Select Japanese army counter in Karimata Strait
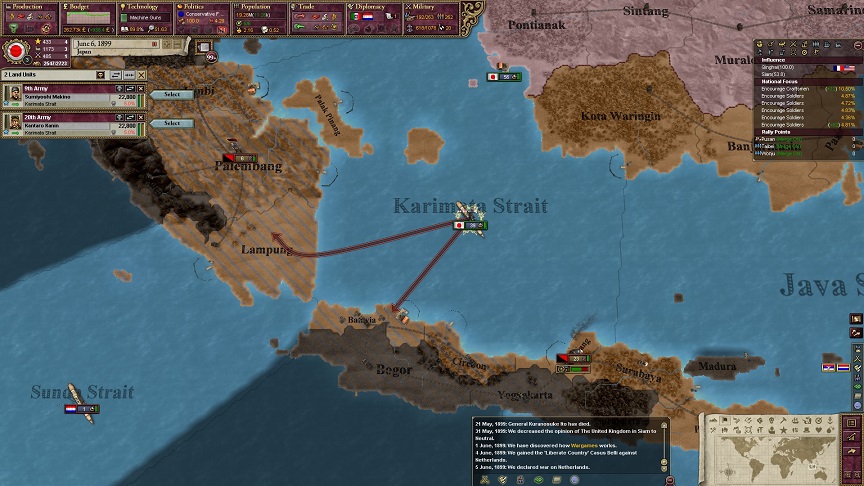The width and height of the screenshot is (864, 486). [x=470, y=225]
